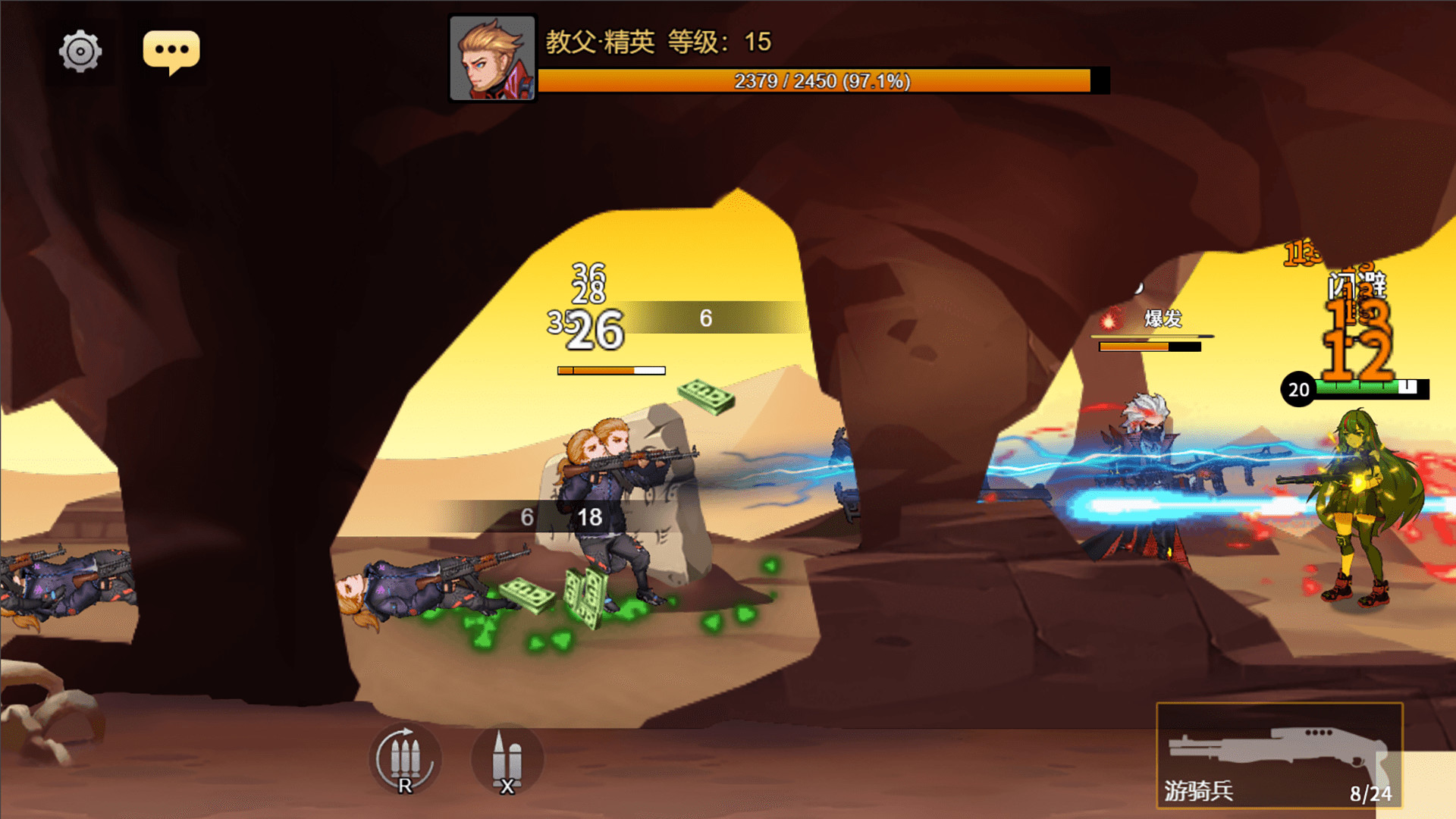Open the chat message bubble
This screenshot has height=819, width=1456.
[x=172, y=50]
